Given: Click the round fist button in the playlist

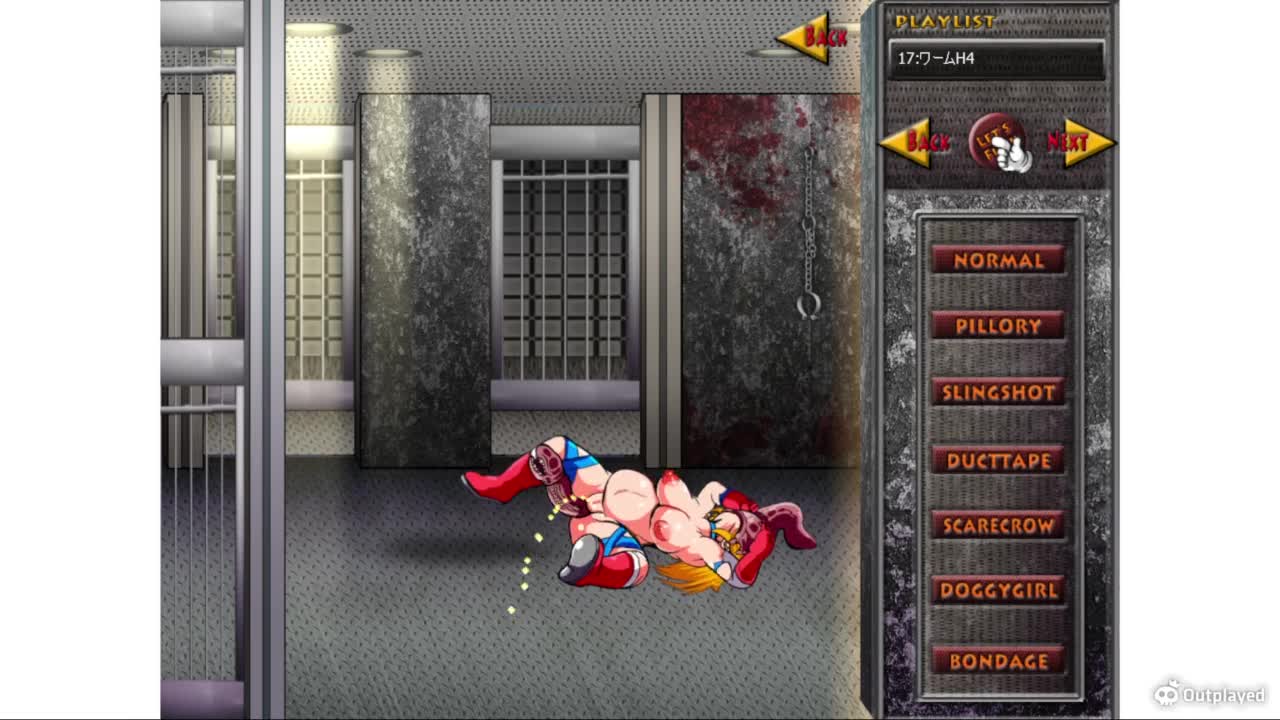Looking at the screenshot, I should click(997, 142).
